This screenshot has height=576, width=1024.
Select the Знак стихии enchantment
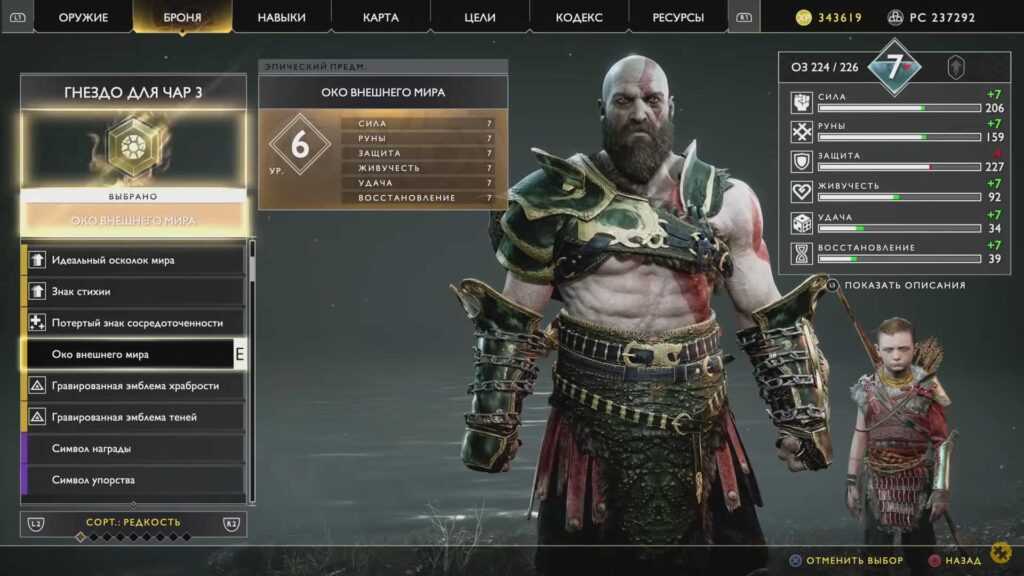(133, 292)
